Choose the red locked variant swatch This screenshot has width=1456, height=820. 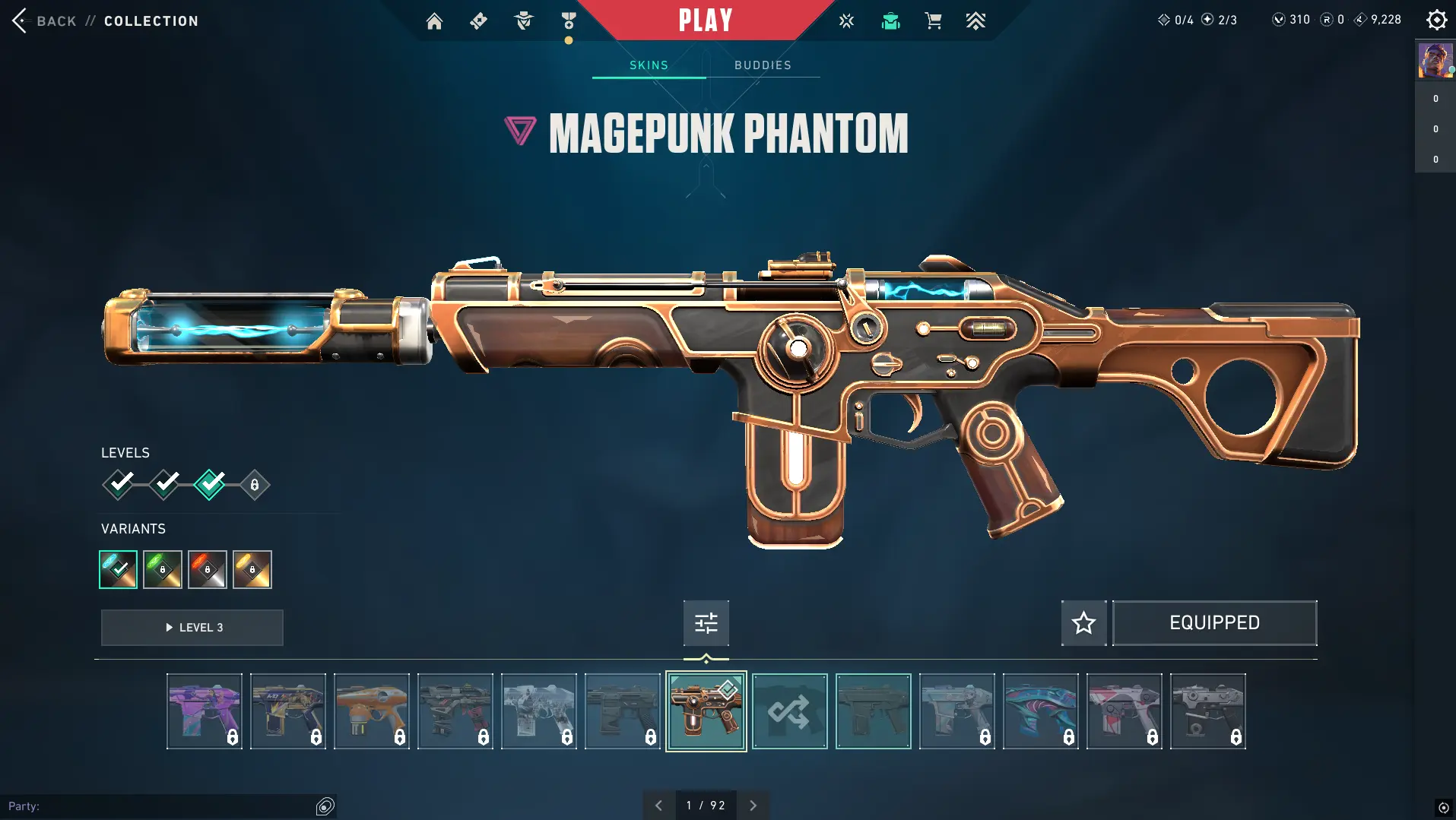coord(208,569)
